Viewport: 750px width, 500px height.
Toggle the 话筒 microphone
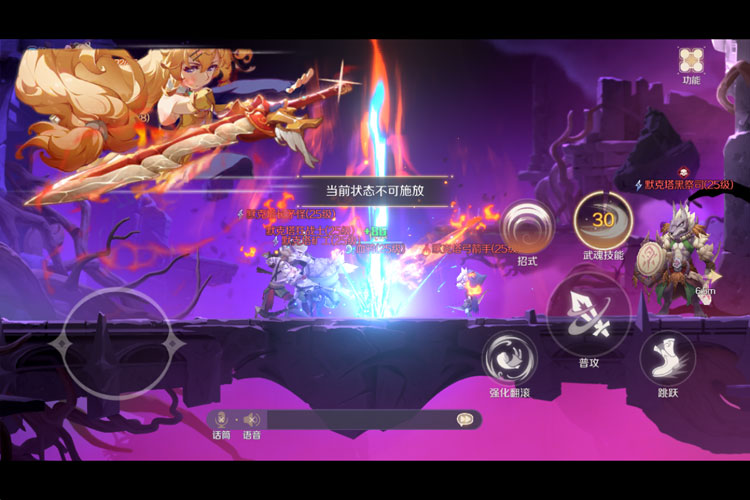tap(221, 420)
